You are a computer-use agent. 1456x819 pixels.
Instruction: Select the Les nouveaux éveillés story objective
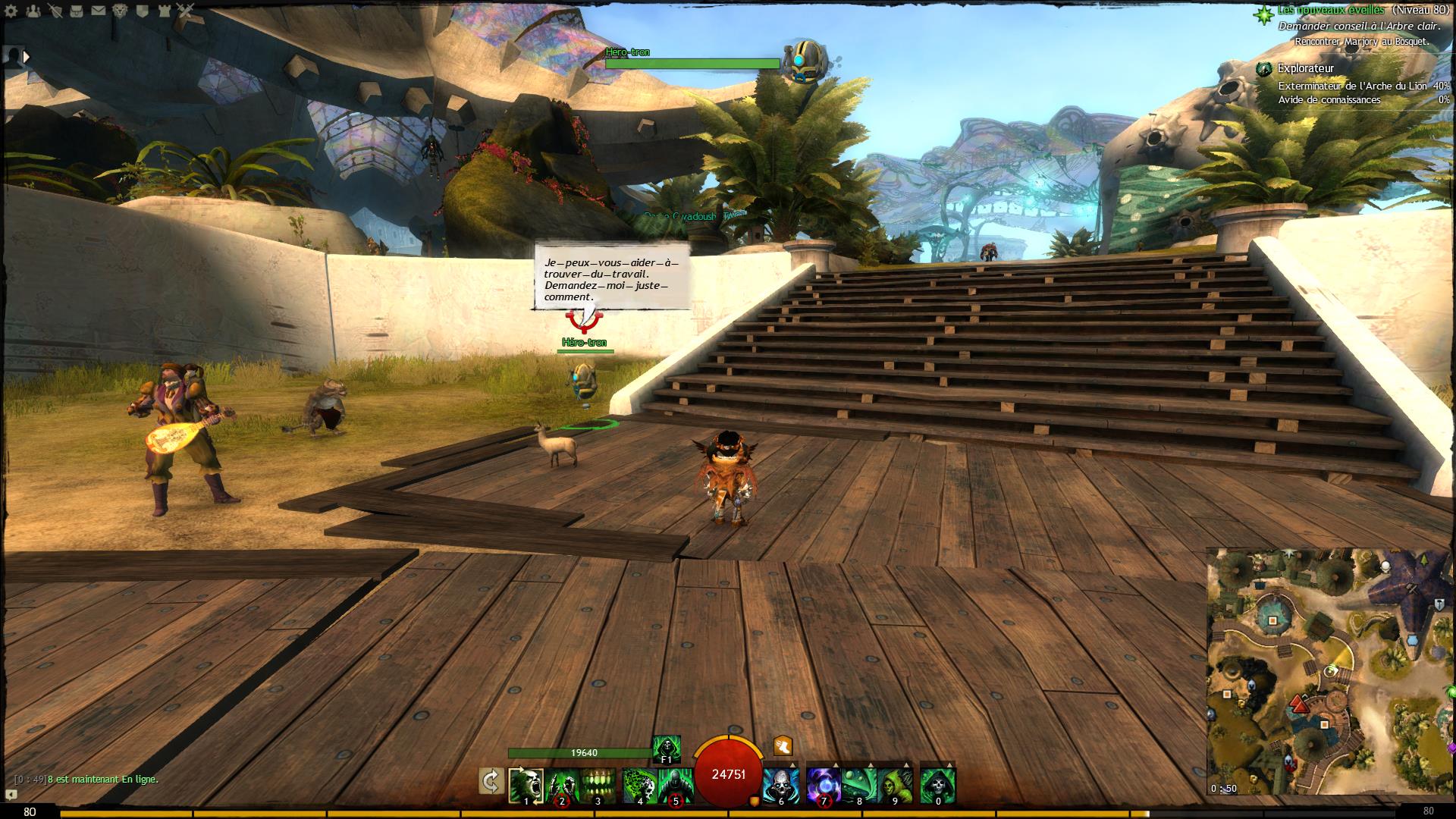[x=1330, y=10]
